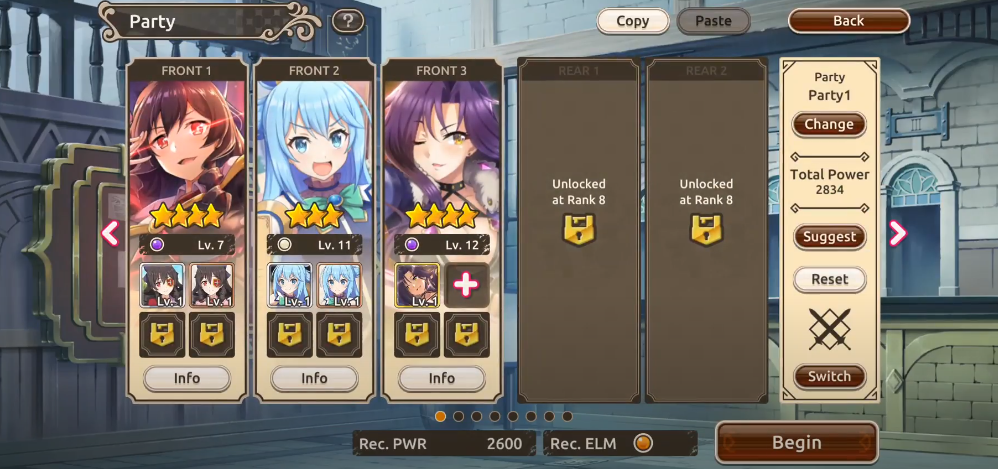The height and width of the screenshot is (469, 998).
Task: Select the purple-haired Front 3 character card
Action: [442, 150]
